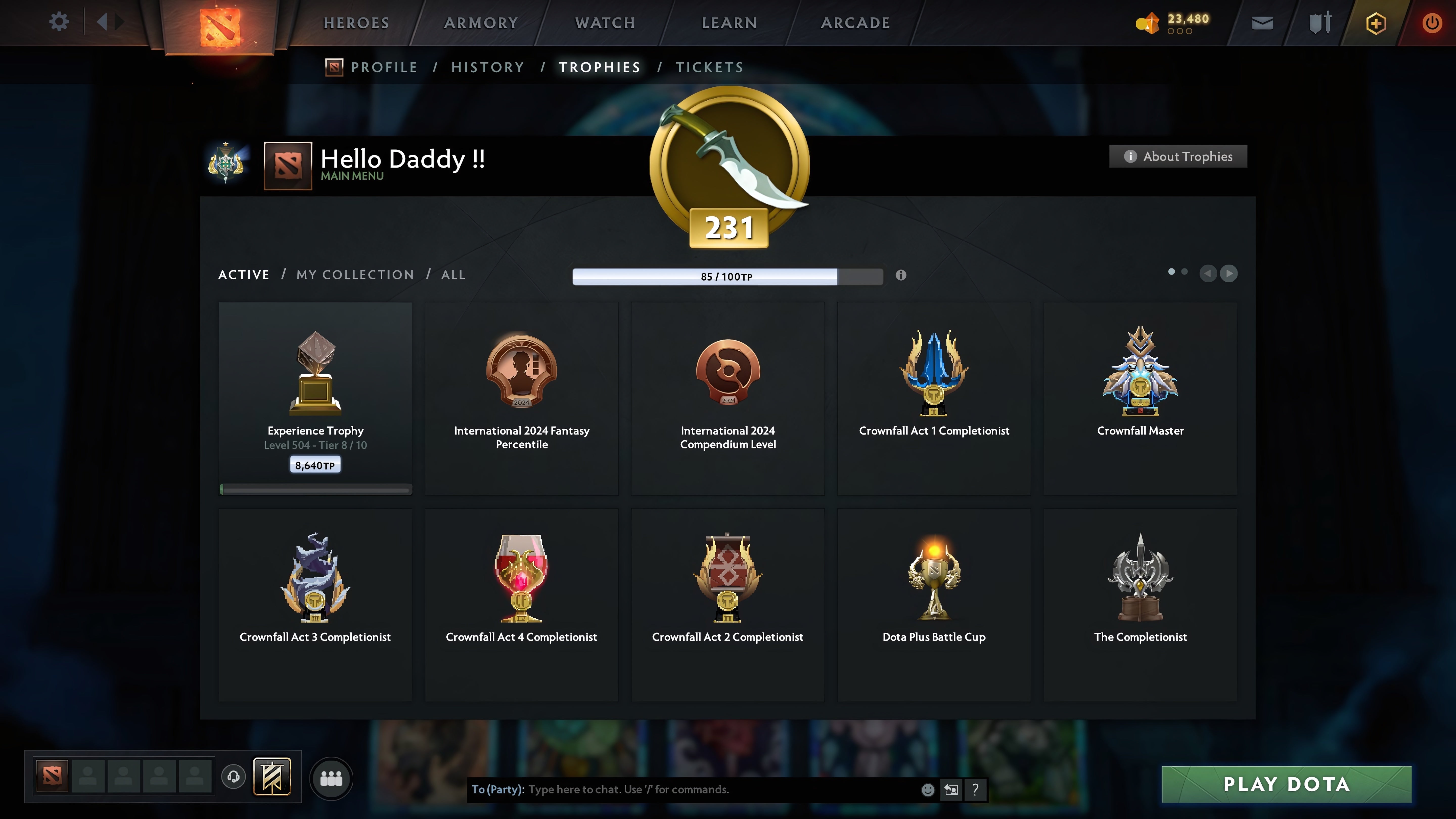
Task: Toggle the voice chat headset icon
Action: 233,776
